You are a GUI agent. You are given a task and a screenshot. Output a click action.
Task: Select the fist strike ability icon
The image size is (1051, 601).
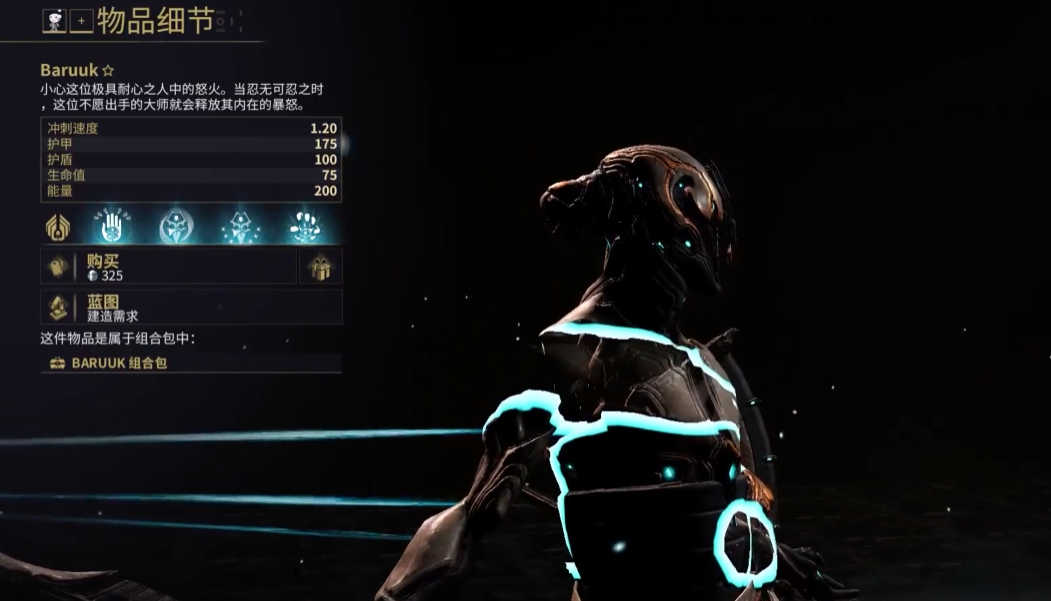(x=304, y=227)
